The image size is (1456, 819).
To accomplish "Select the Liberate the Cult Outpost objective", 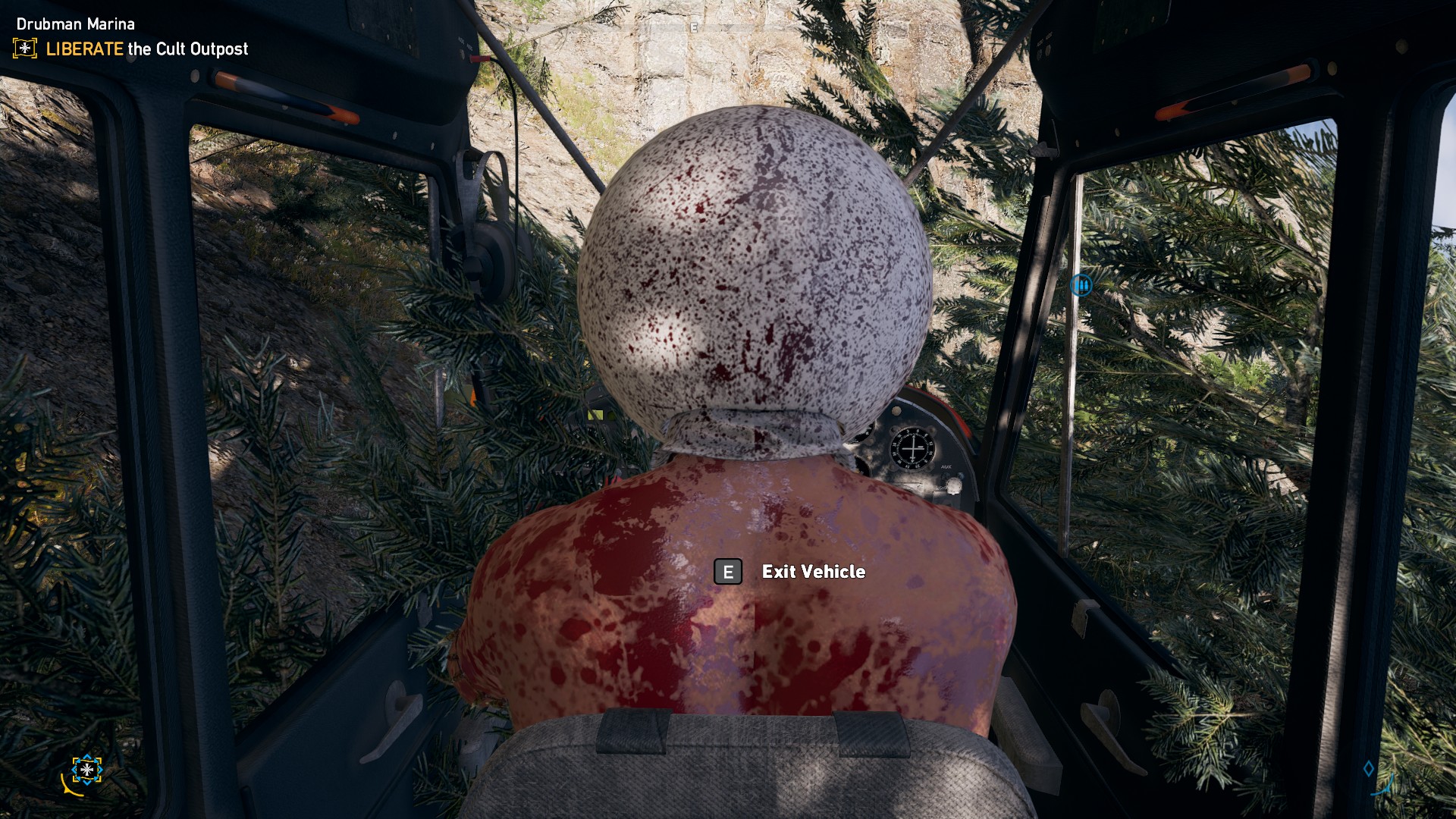I will [x=146, y=49].
